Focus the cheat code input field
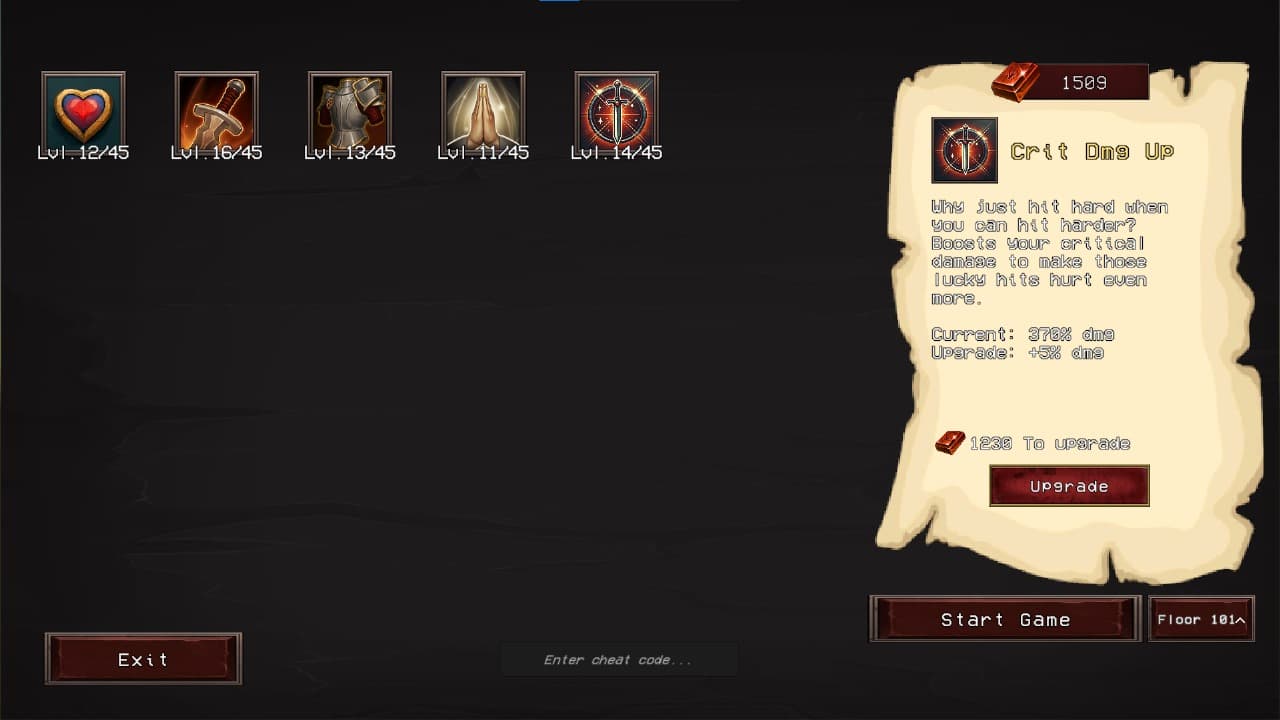This screenshot has height=720, width=1280. [x=618, y=660]
